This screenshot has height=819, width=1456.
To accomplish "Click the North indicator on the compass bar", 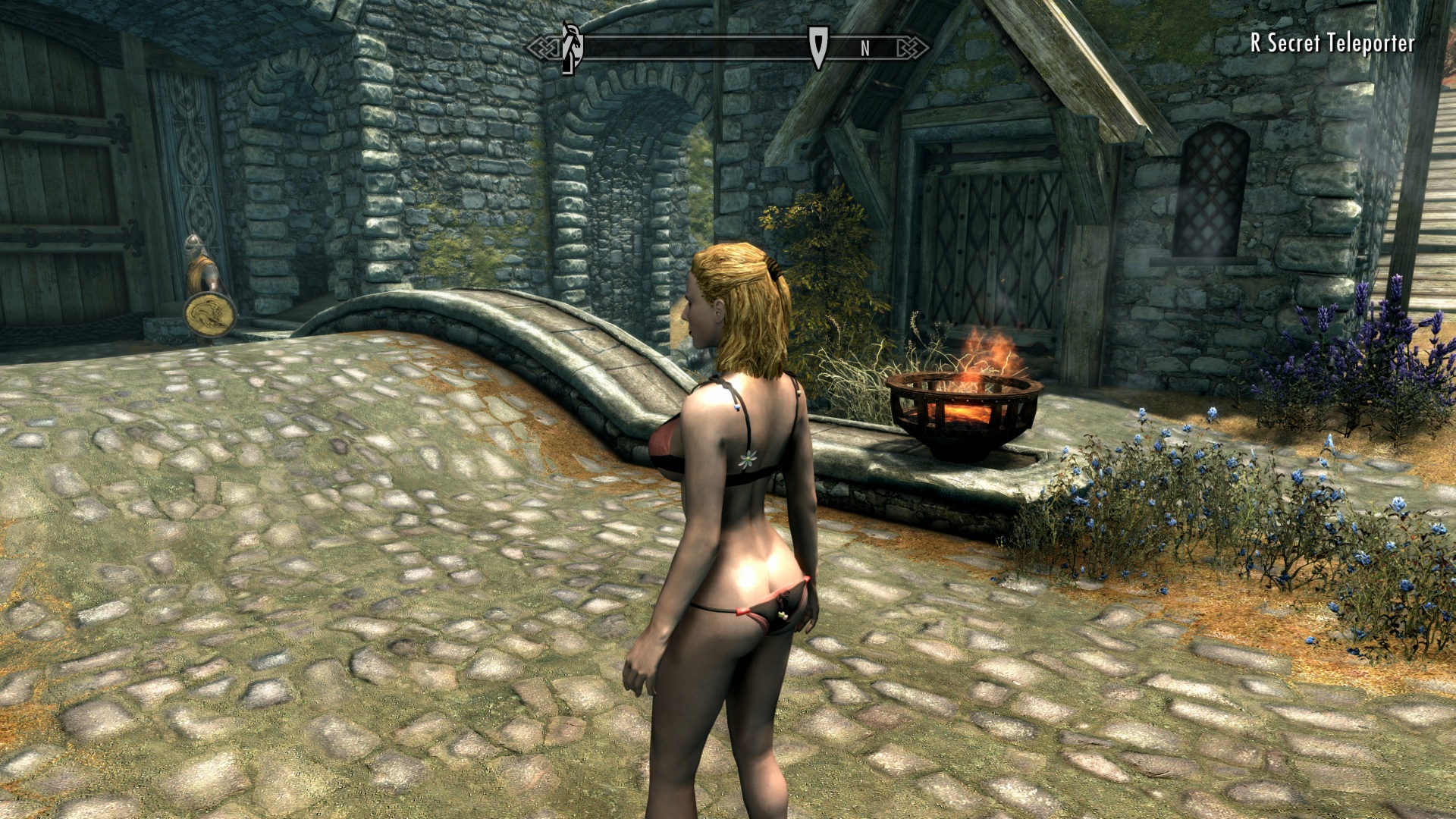I will tap(864, 49).
